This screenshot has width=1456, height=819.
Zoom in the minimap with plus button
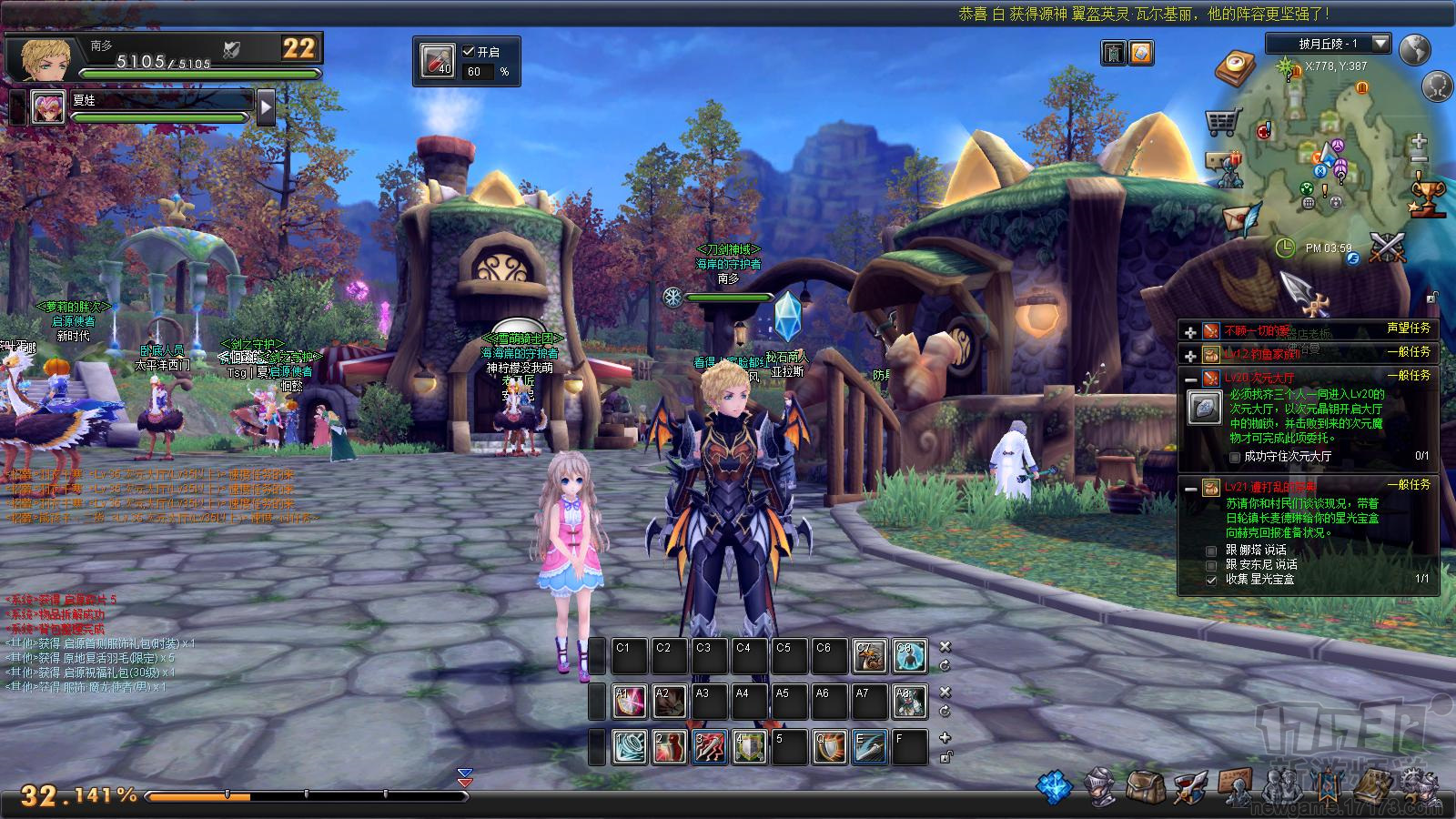pos(1418,141)
